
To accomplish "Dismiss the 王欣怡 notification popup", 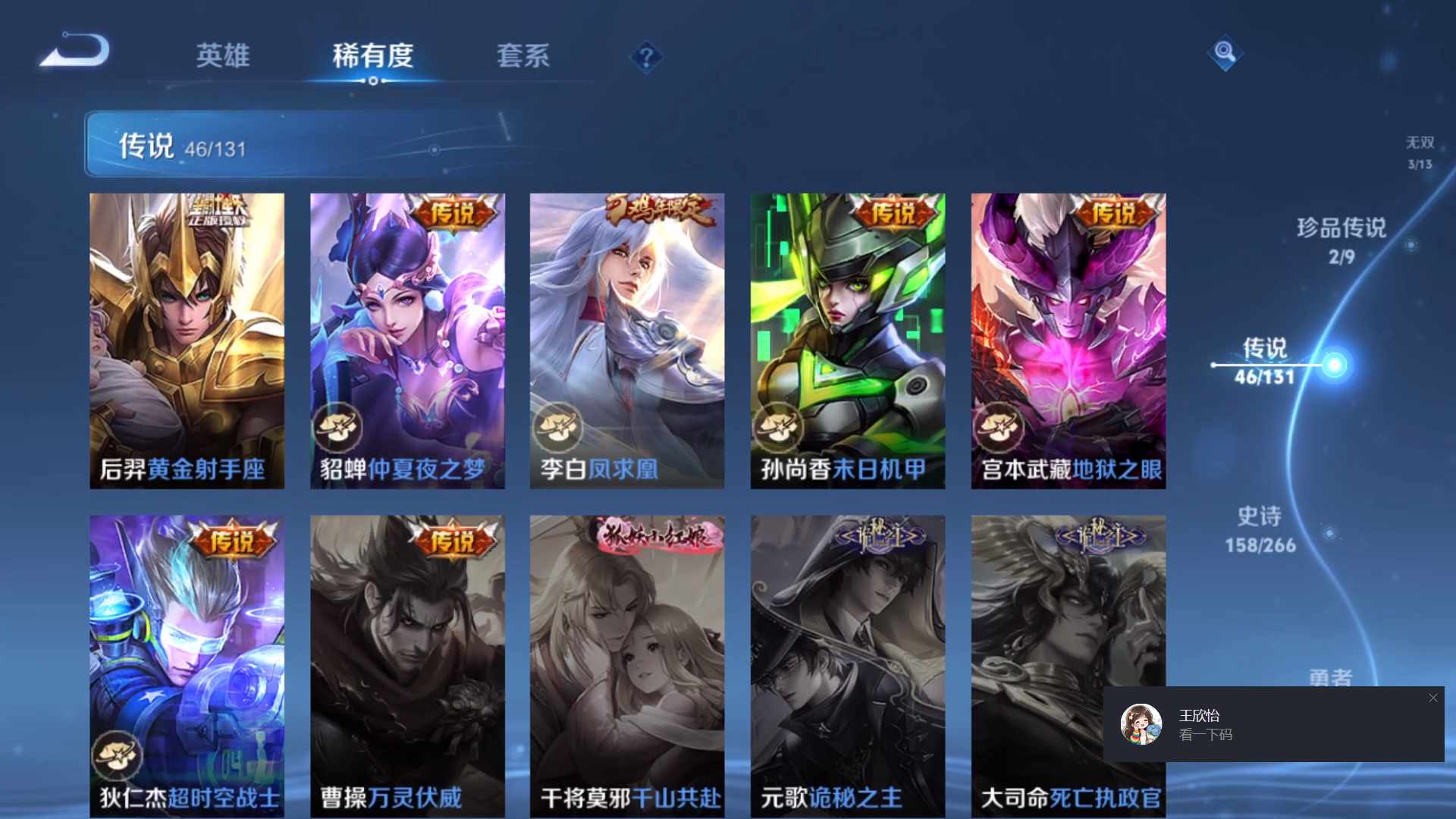I will tap(1433, 698).
